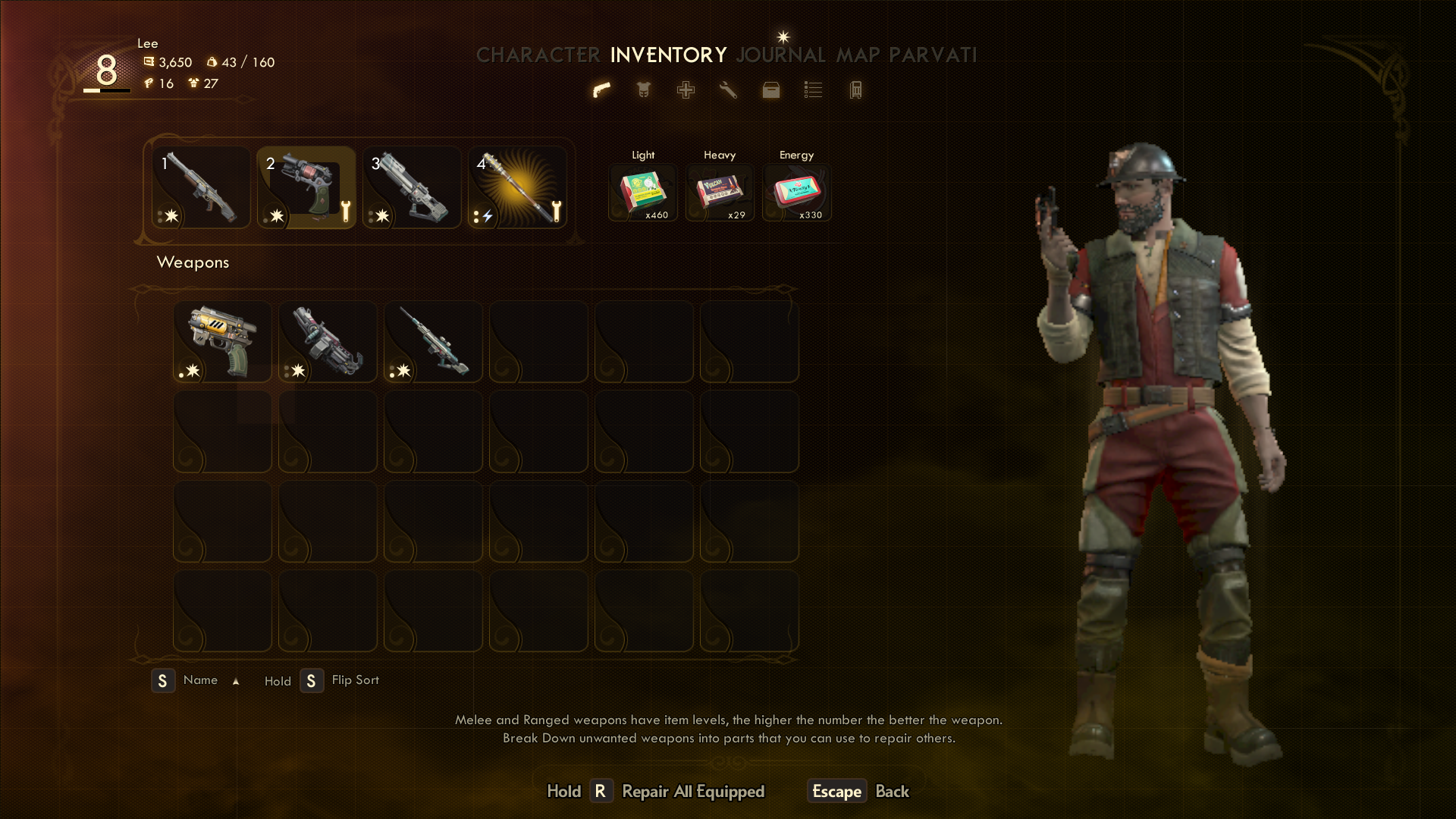Select the Weapons pistol filter icon

pyautogui.click(x=601, y=90)
